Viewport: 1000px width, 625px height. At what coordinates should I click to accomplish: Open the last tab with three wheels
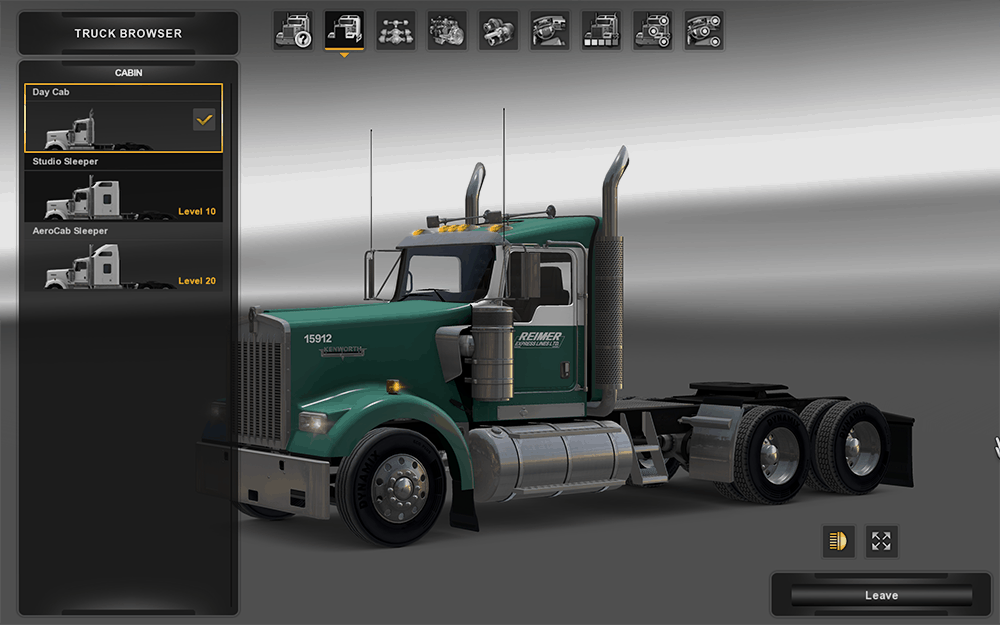pos(704,31)
